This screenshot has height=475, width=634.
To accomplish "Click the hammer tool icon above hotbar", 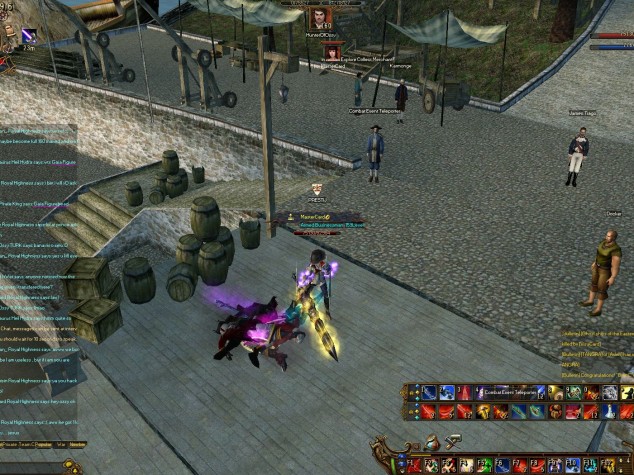I will click(452, 440).
